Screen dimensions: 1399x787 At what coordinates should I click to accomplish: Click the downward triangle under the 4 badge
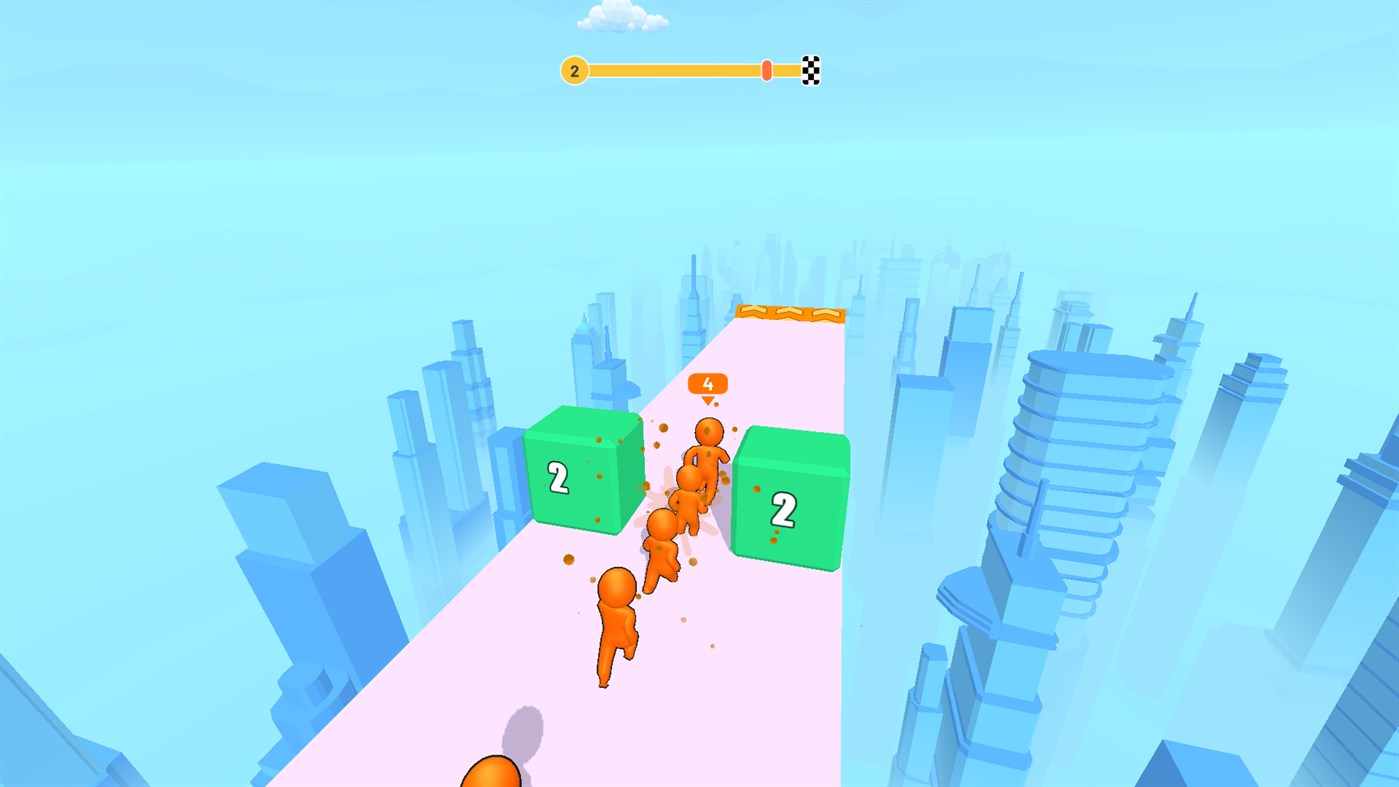tap(708, 400)
